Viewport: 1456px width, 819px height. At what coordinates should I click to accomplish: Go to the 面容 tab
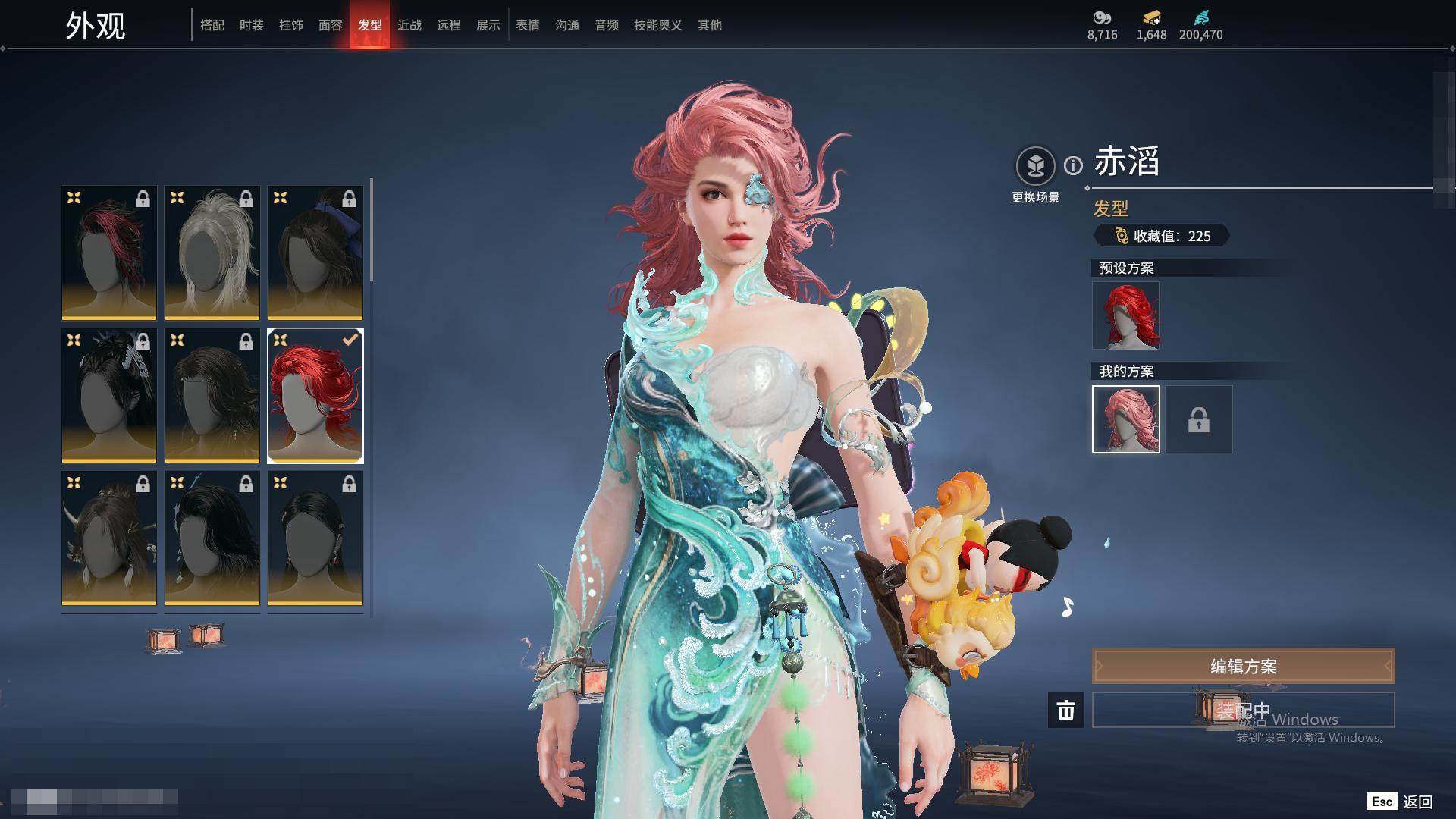point(331,25)
